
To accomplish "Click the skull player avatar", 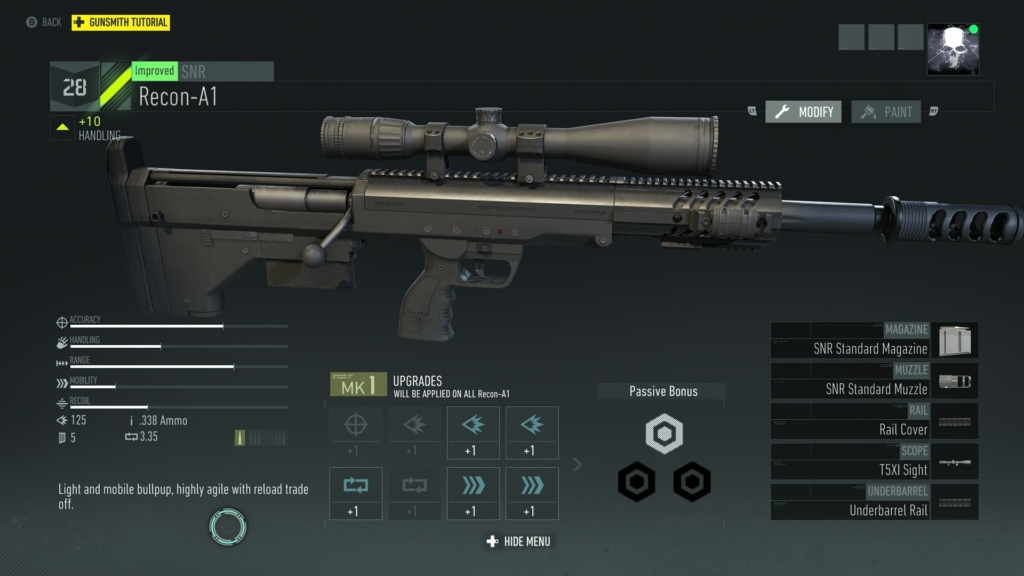I will (952, 50).
